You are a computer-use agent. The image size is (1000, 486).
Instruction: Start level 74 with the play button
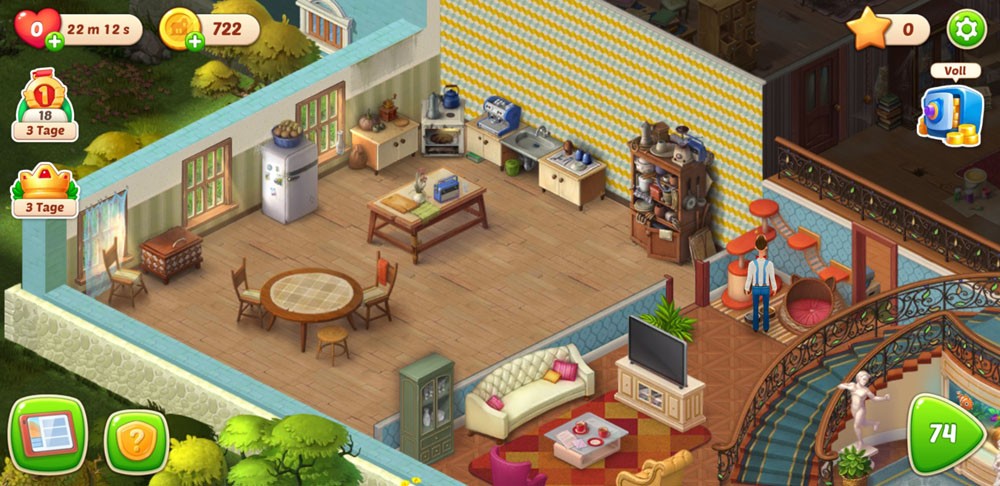[x=945, y=433]
